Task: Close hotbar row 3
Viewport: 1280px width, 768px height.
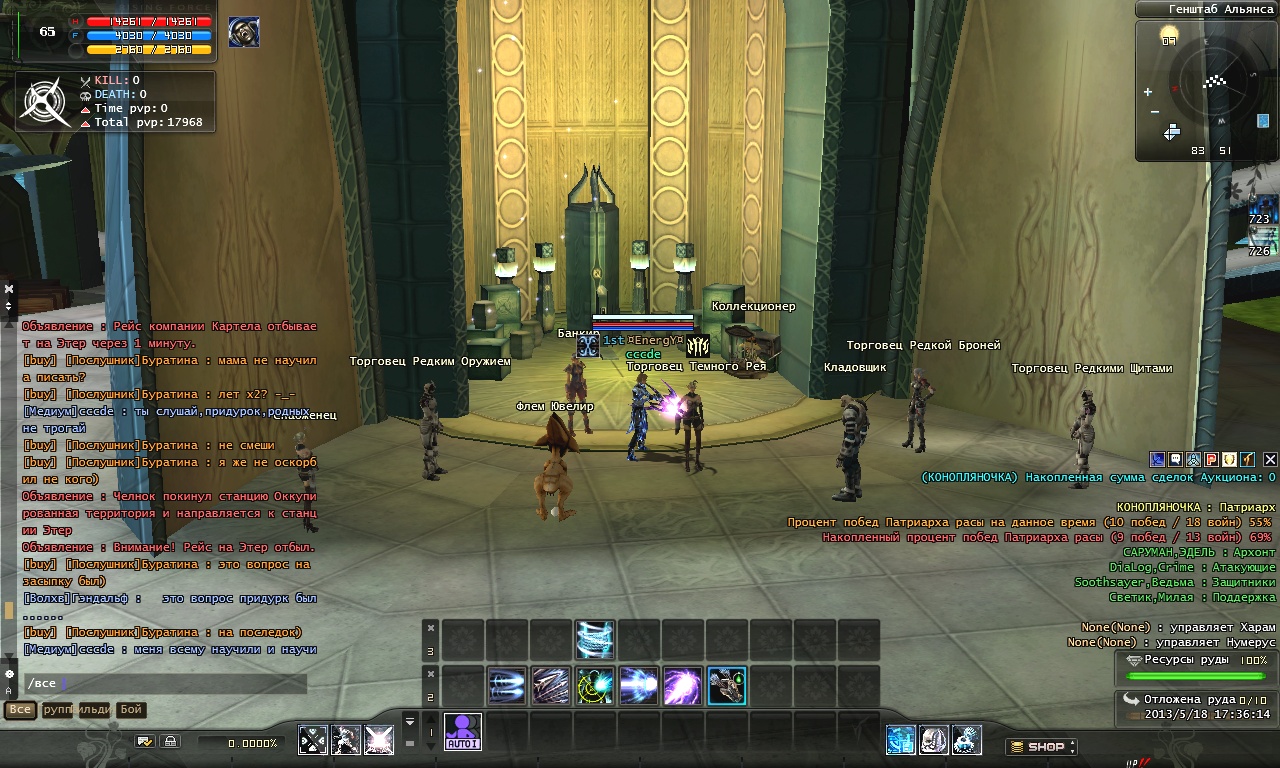Action: [x=431, y=628]
